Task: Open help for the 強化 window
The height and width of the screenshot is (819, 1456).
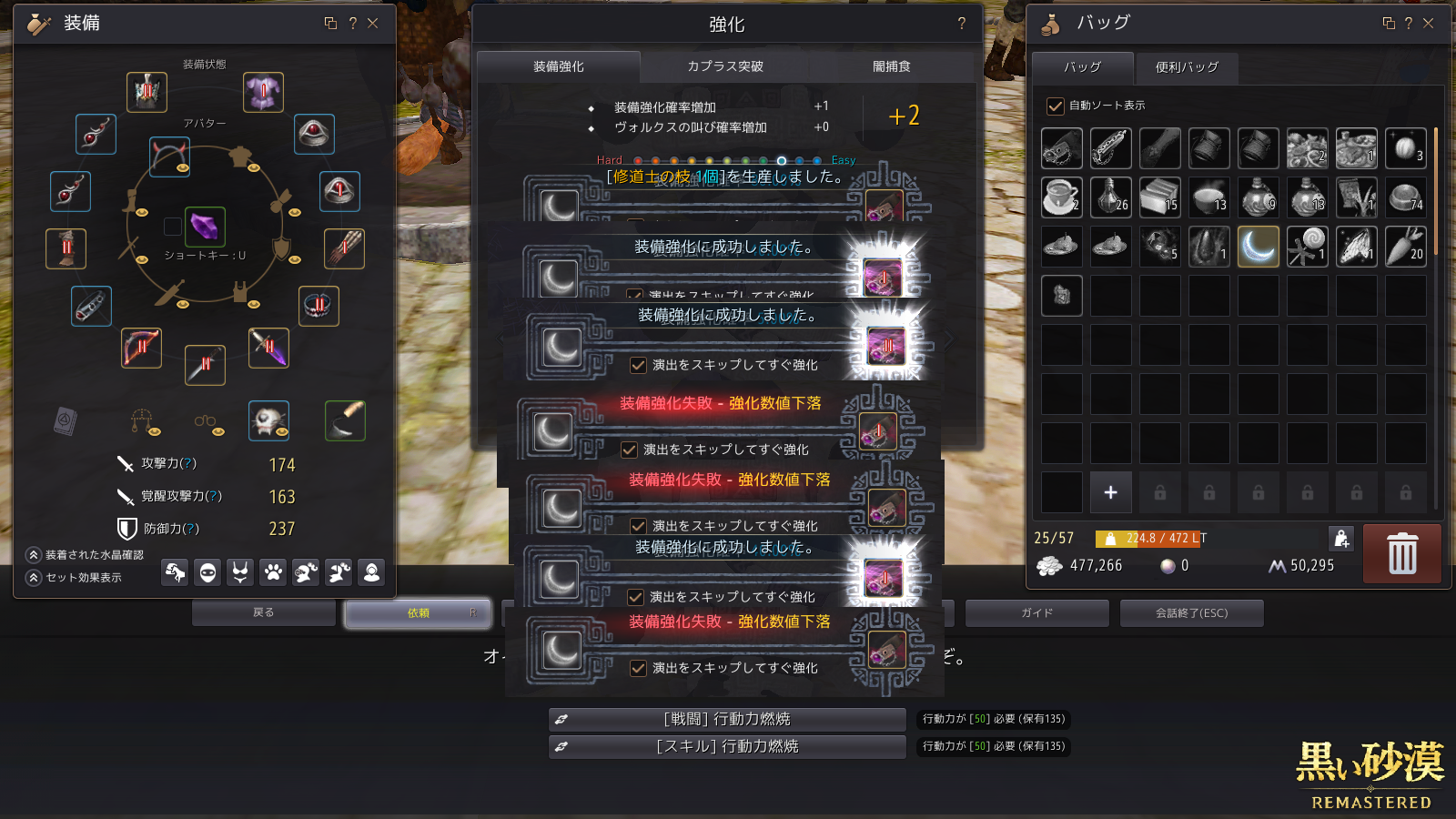Action: [x=962, y=24]
